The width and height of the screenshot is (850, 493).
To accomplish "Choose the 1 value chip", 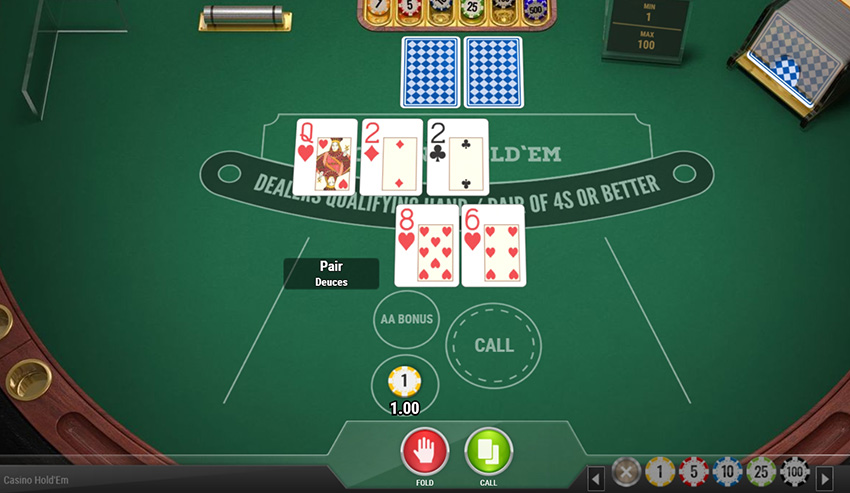I will pos(659,472).
